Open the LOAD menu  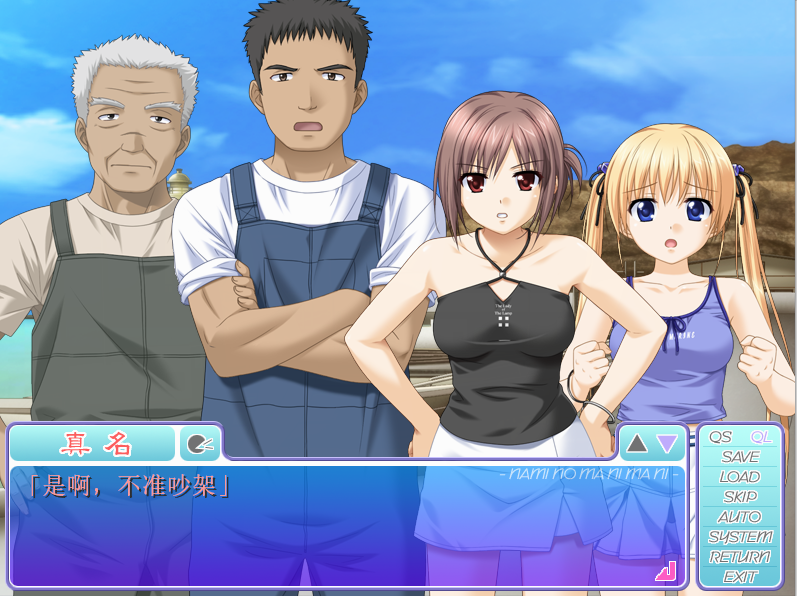tap(740, 477)
